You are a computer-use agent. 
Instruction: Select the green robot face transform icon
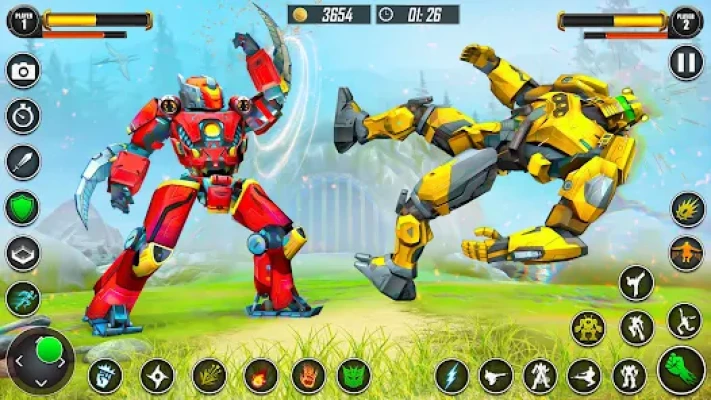pyautogui.click(x=354, y=376)
